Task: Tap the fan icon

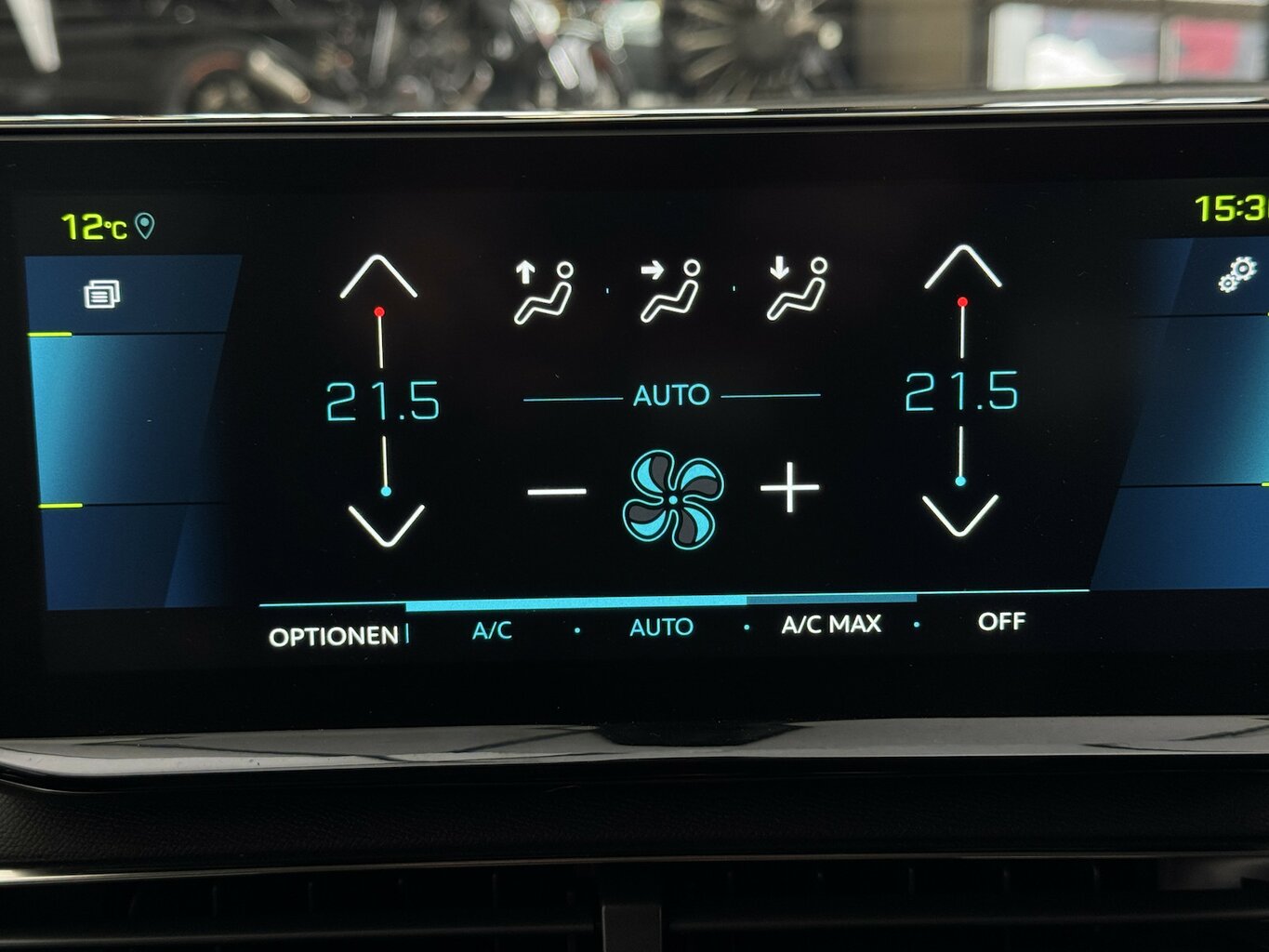Action: (673, 499)
